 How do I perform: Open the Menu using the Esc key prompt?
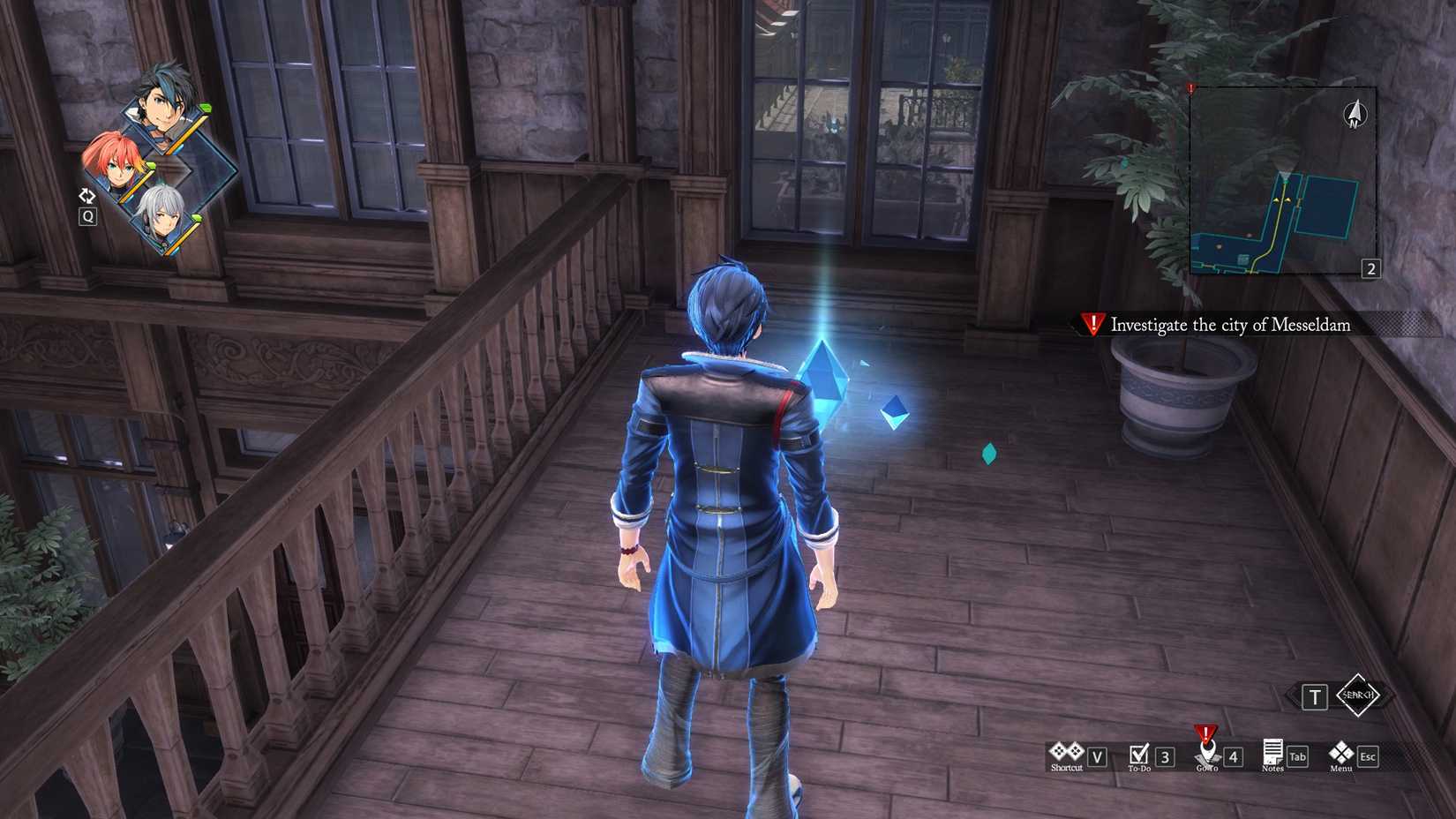coord(1367,756)
